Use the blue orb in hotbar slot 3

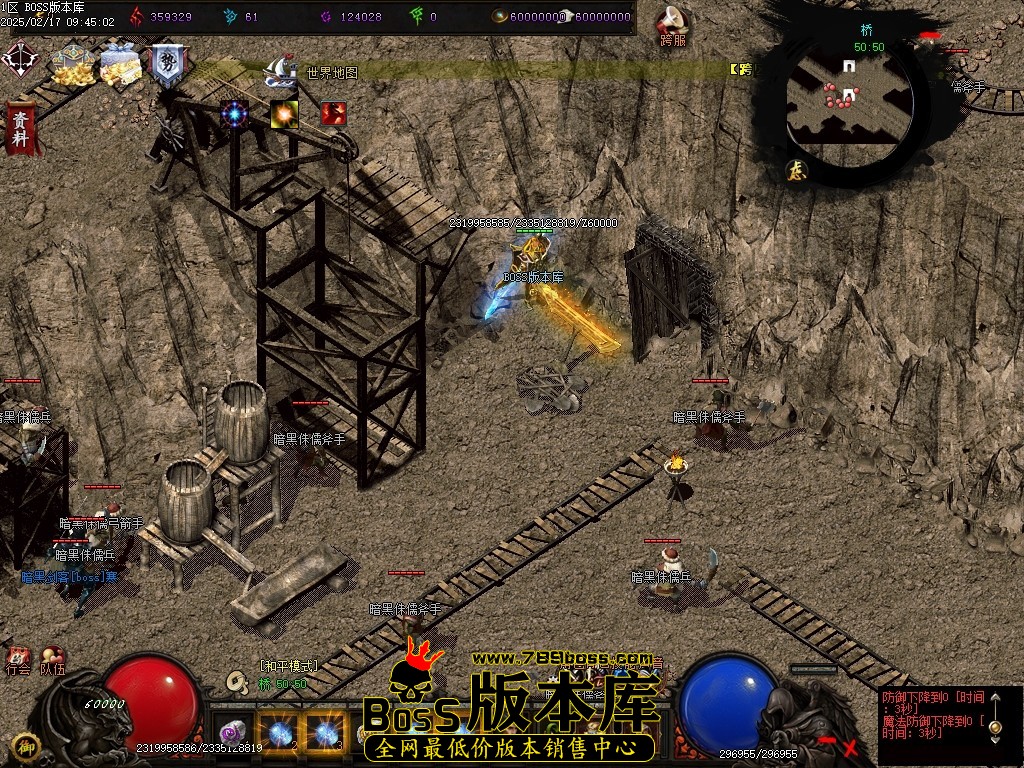pyautogui.click(x=324, y=733)
